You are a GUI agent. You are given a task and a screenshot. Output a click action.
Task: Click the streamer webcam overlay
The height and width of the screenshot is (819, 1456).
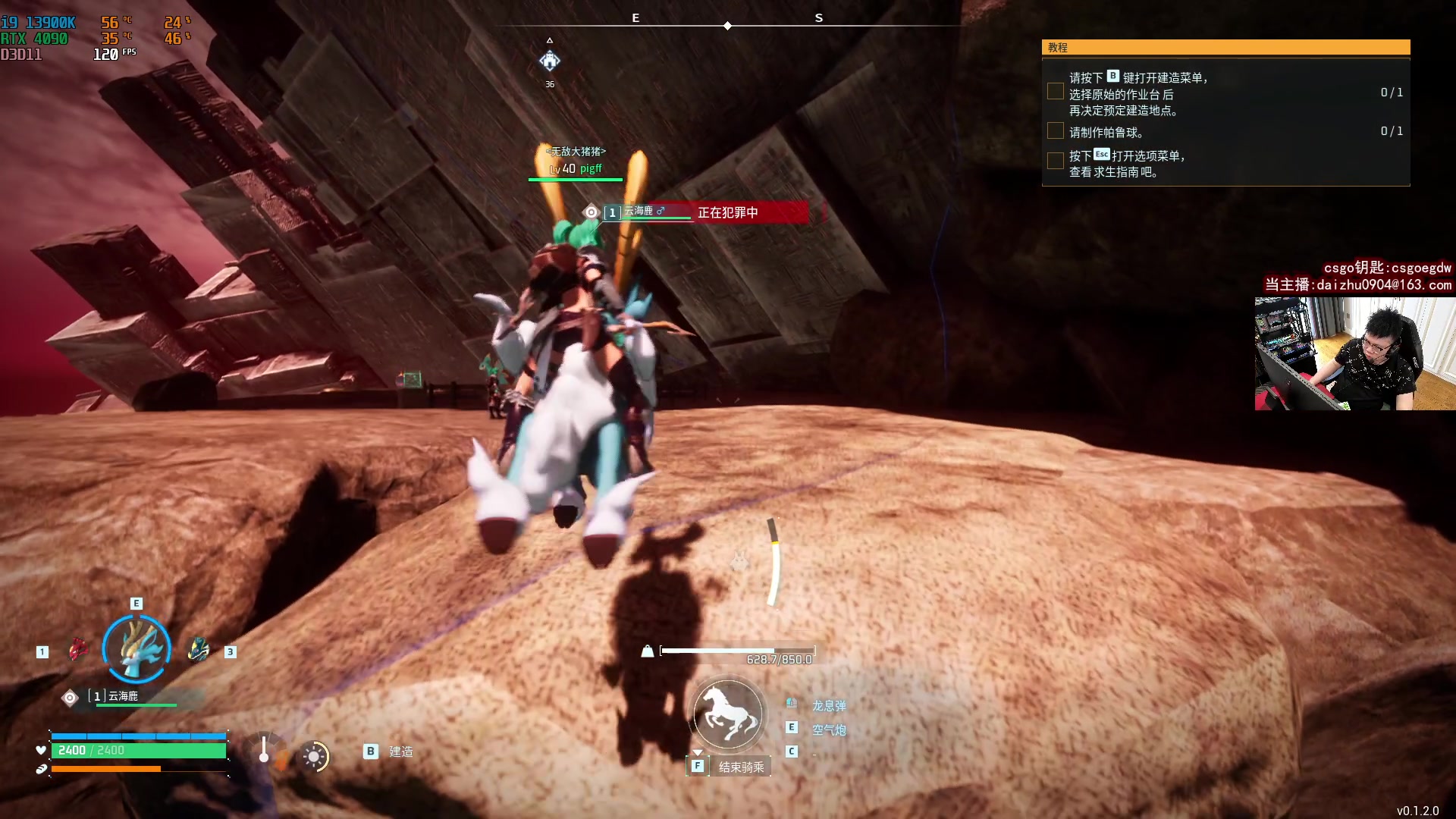1354,353
